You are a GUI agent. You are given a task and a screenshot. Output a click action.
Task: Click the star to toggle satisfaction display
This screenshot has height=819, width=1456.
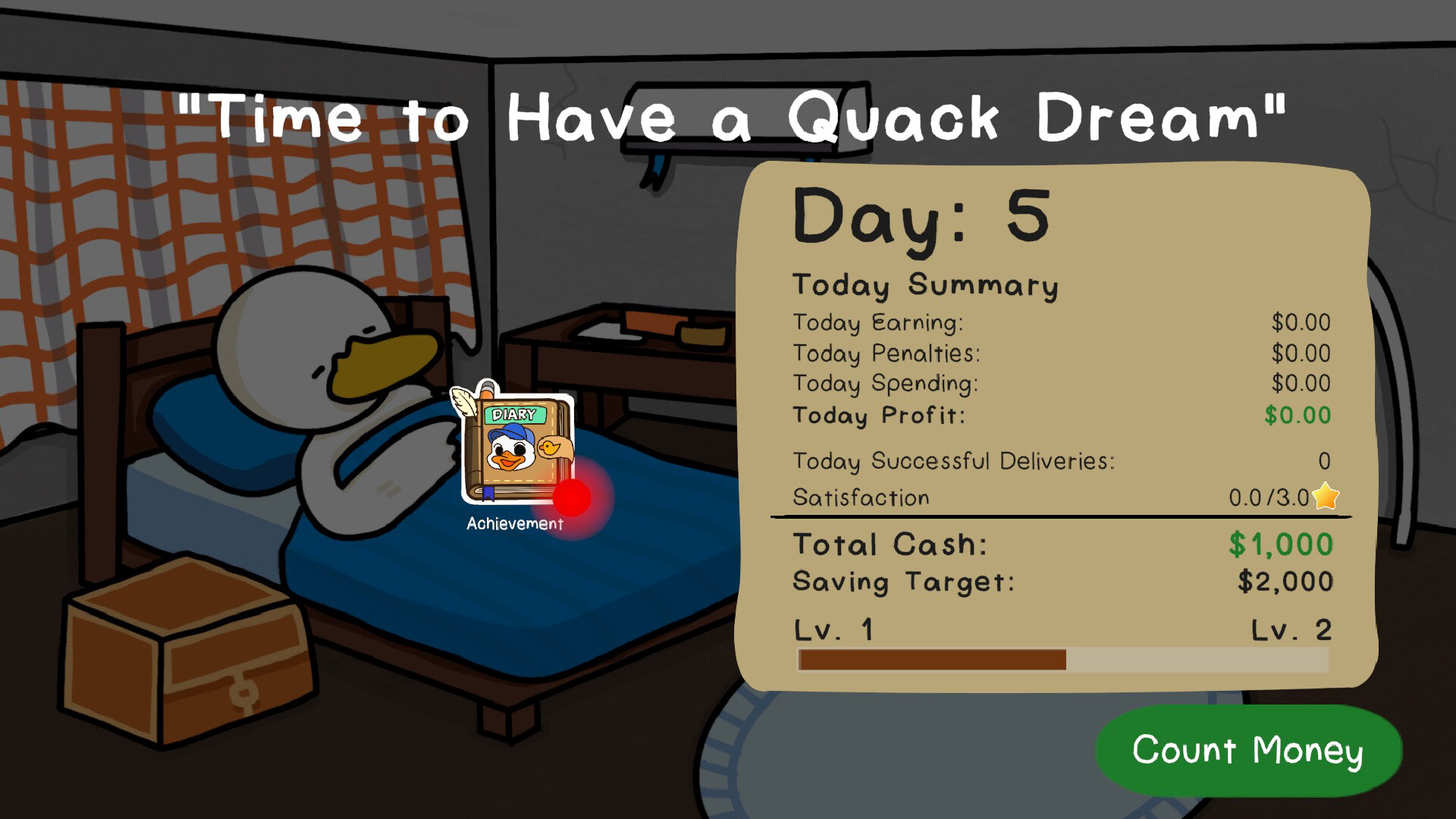[x=1323, y=497]
